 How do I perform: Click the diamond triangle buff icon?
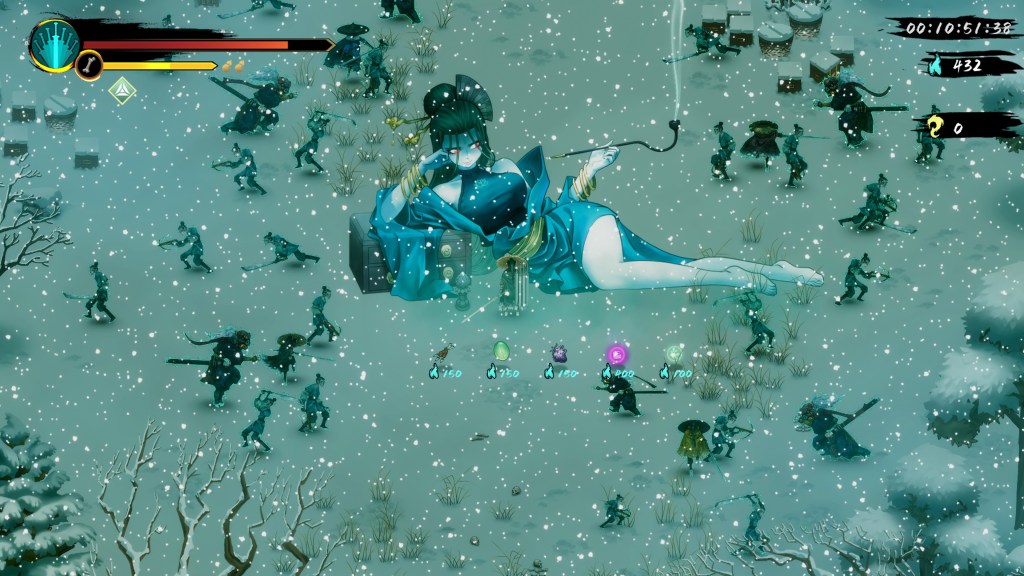click(x=122, y=90)
